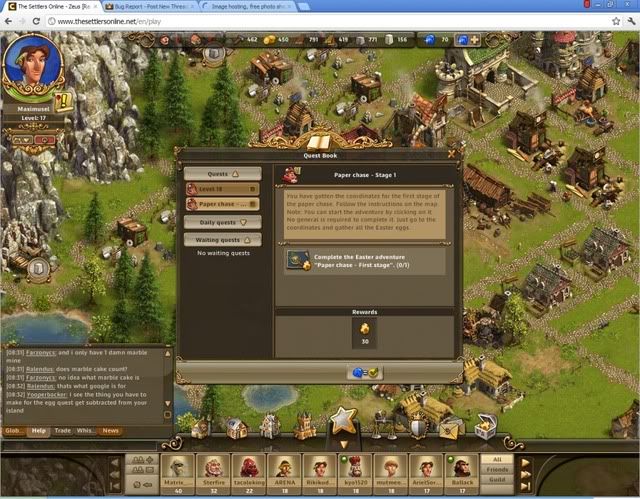This screenshot has width=640, height=499.
Task: Show the Friends list filter
Action: [497, 469]
